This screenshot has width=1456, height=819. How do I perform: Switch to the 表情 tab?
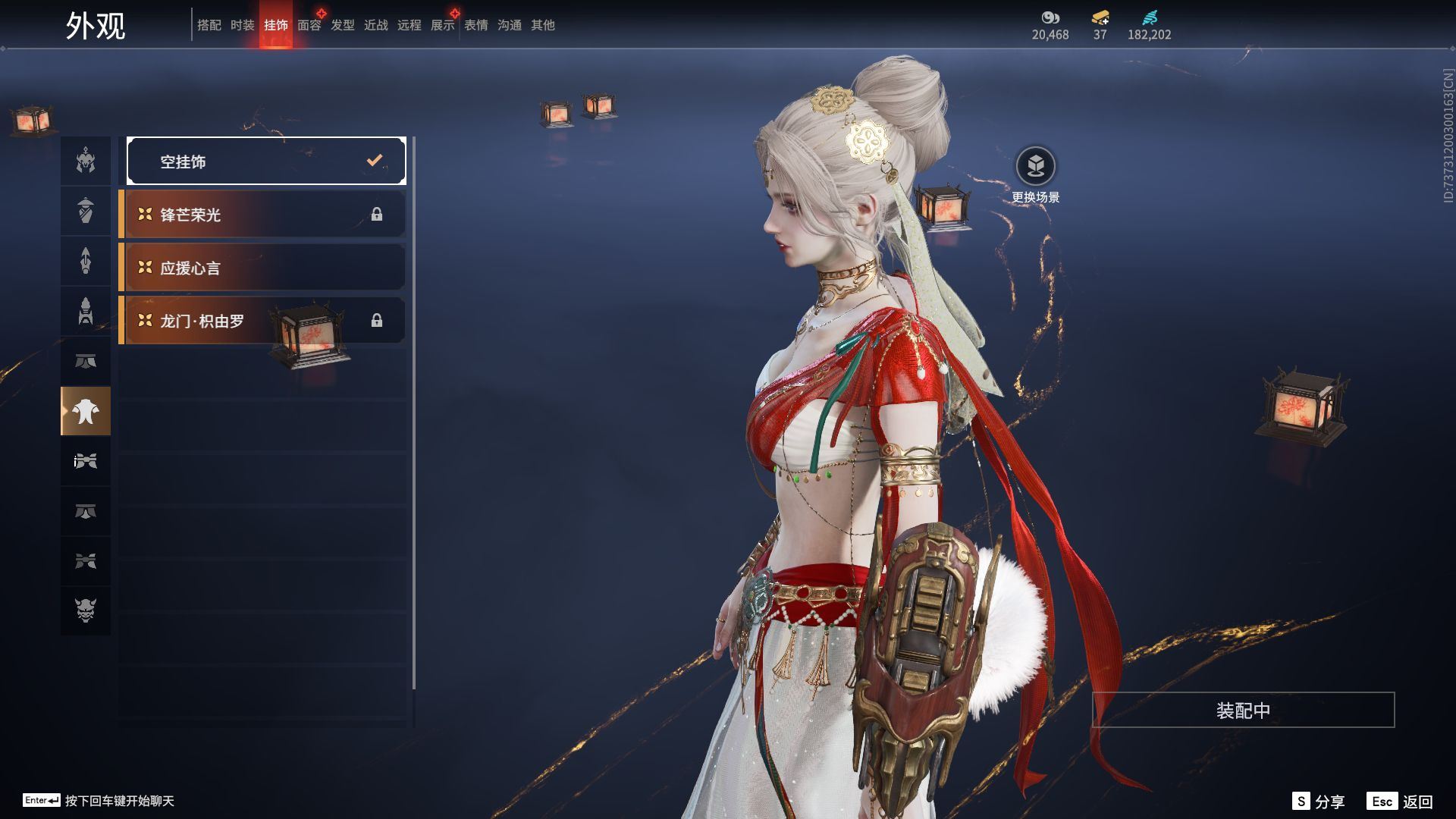(x=476, y=25)
